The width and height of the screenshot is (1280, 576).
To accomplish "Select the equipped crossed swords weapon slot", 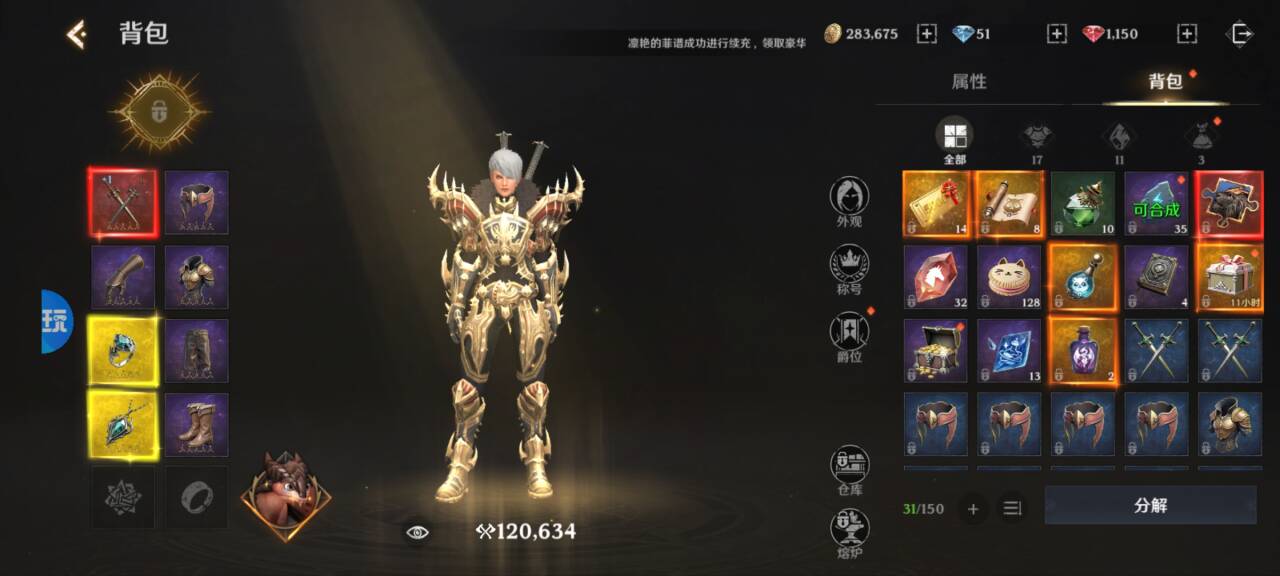I will (123, 203).
